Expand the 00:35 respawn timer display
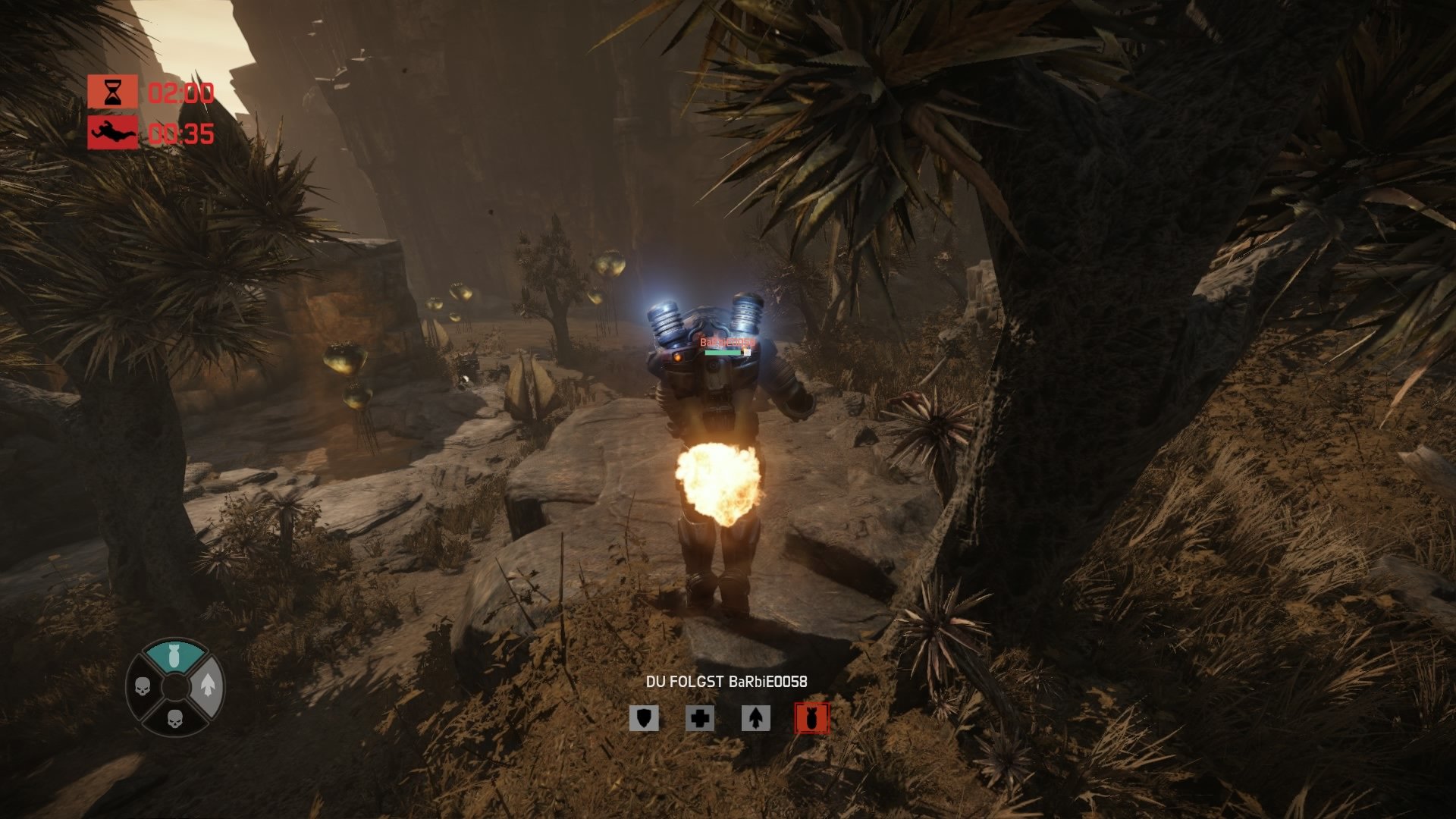Viewport: 1456px width, 819px height. tap(182, 133)
